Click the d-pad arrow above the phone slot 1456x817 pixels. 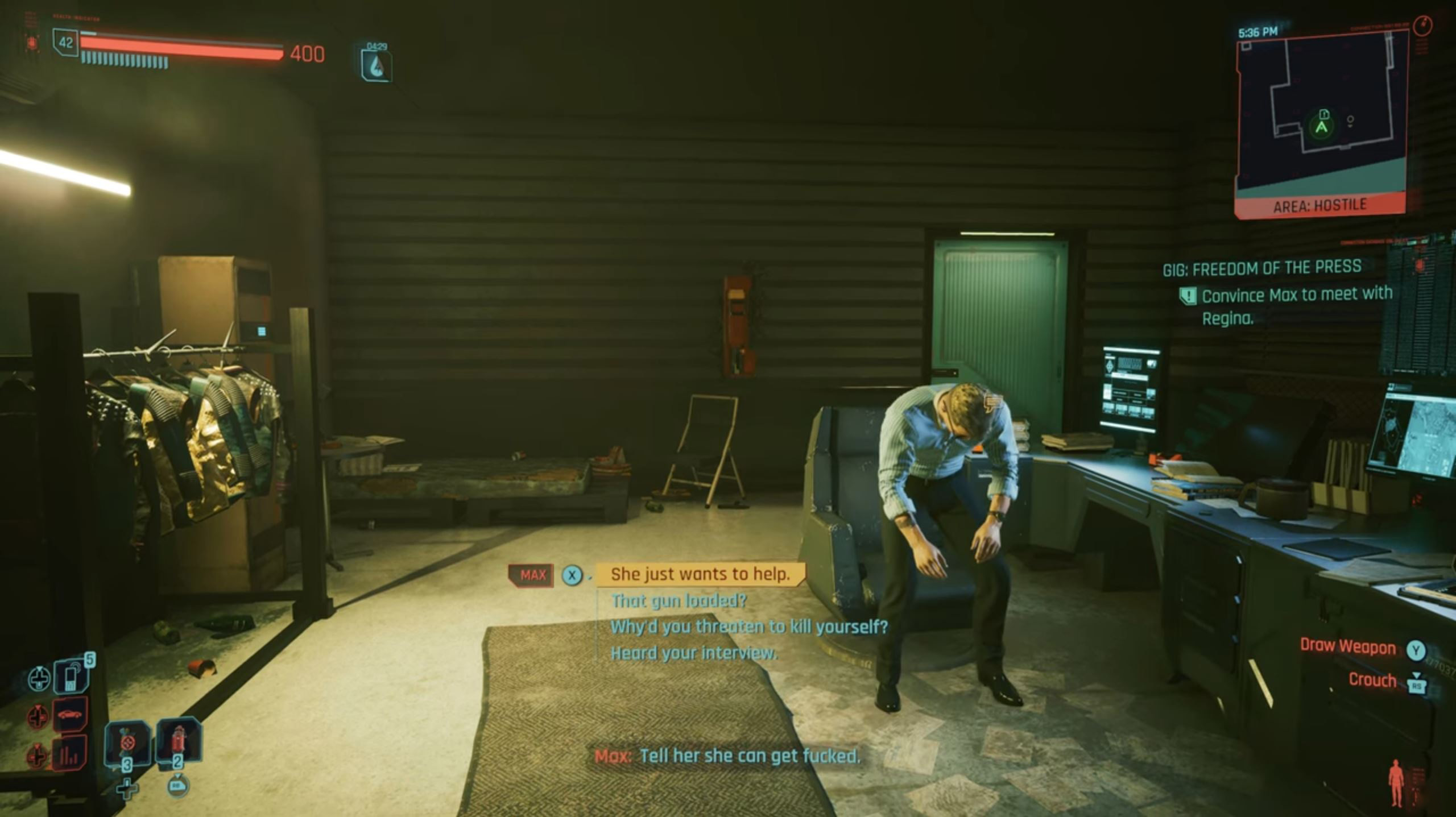pos(39,678)
